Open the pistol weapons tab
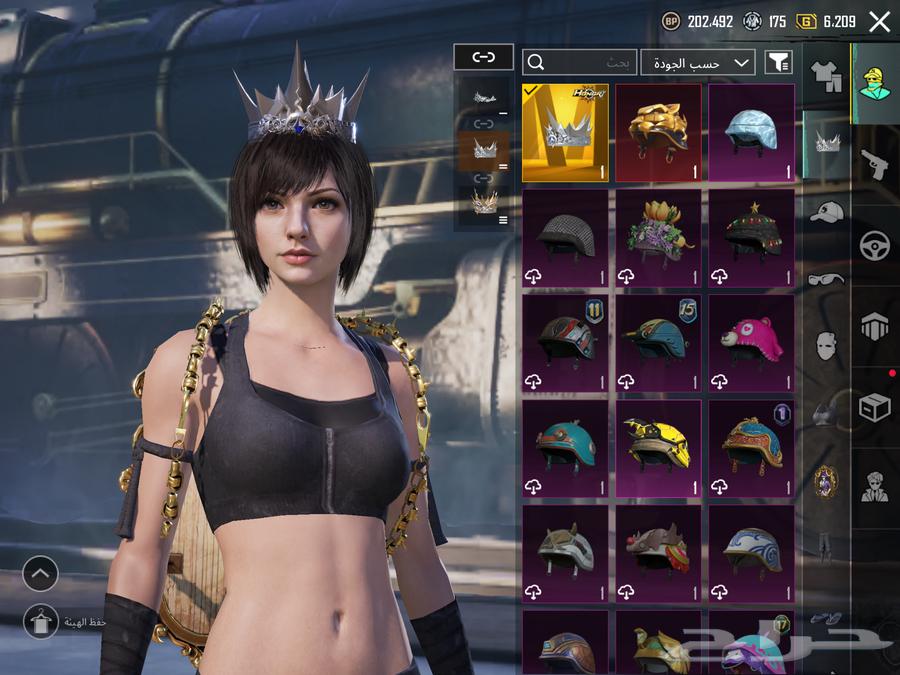Image resolution: width=900 pixels, height=675 pixels. click(x=874, y=163)
